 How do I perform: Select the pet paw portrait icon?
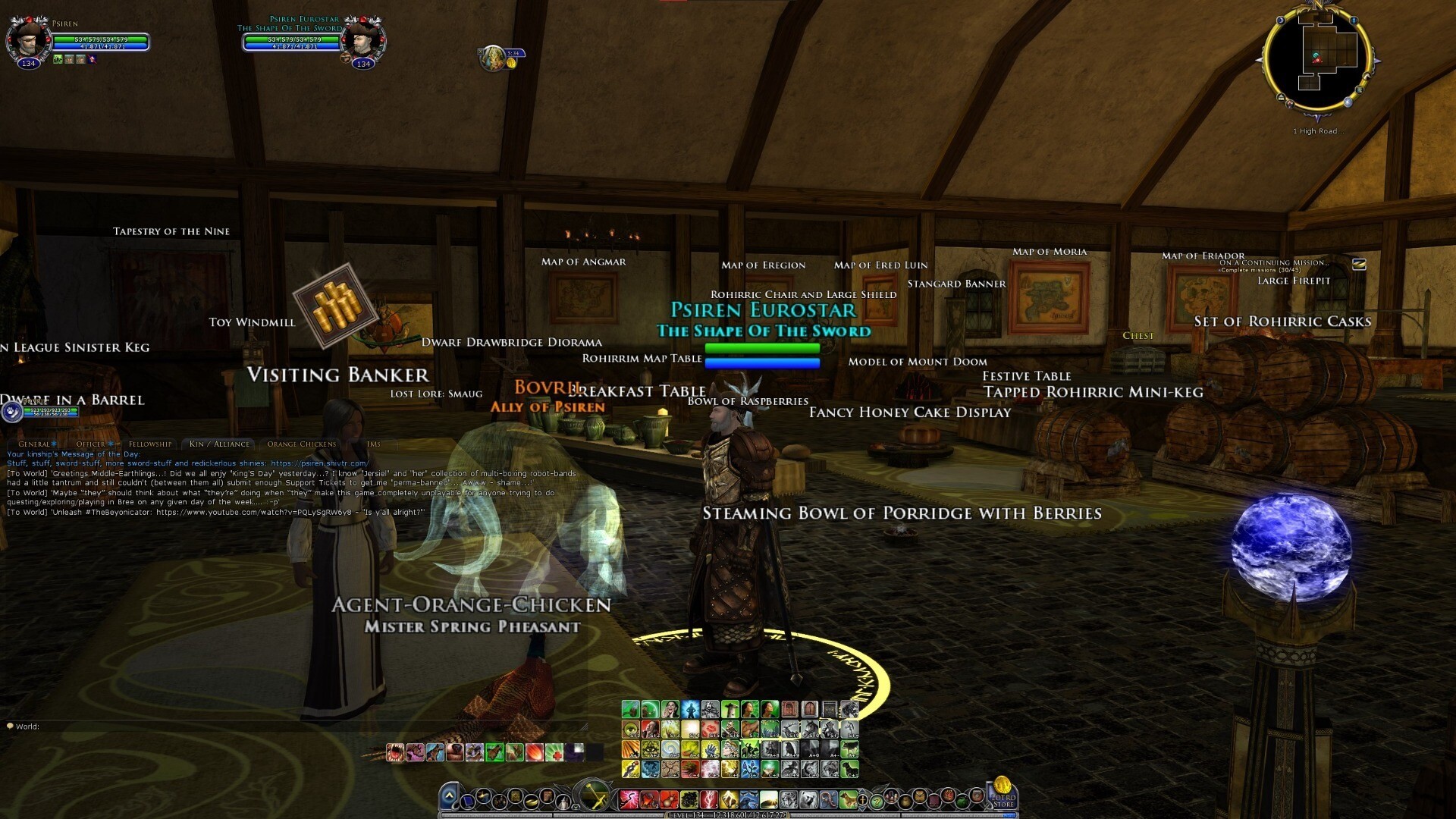12,412
